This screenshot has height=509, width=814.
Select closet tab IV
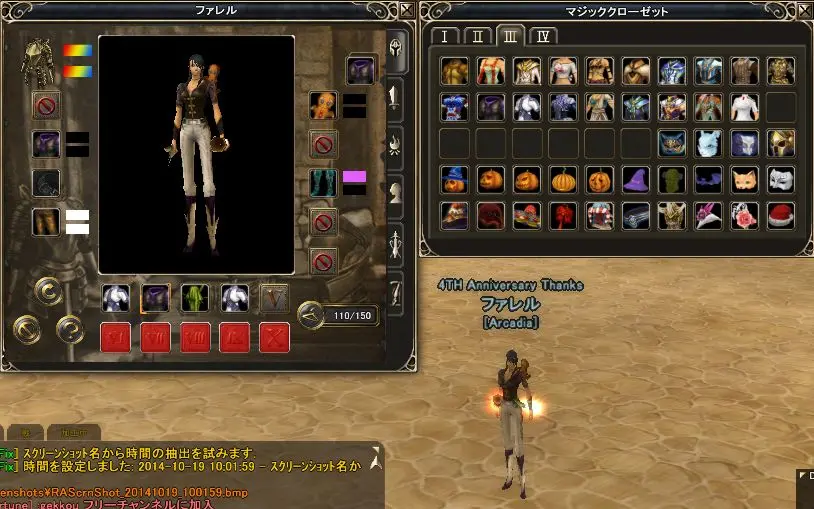tap(543, 37)
